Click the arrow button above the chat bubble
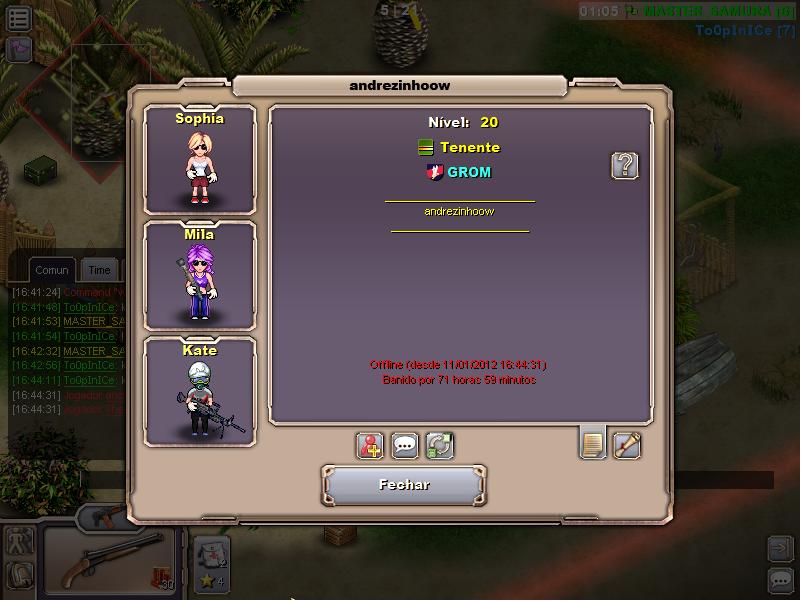This screenshot has width=803, height=601. [x=780, y=548]
